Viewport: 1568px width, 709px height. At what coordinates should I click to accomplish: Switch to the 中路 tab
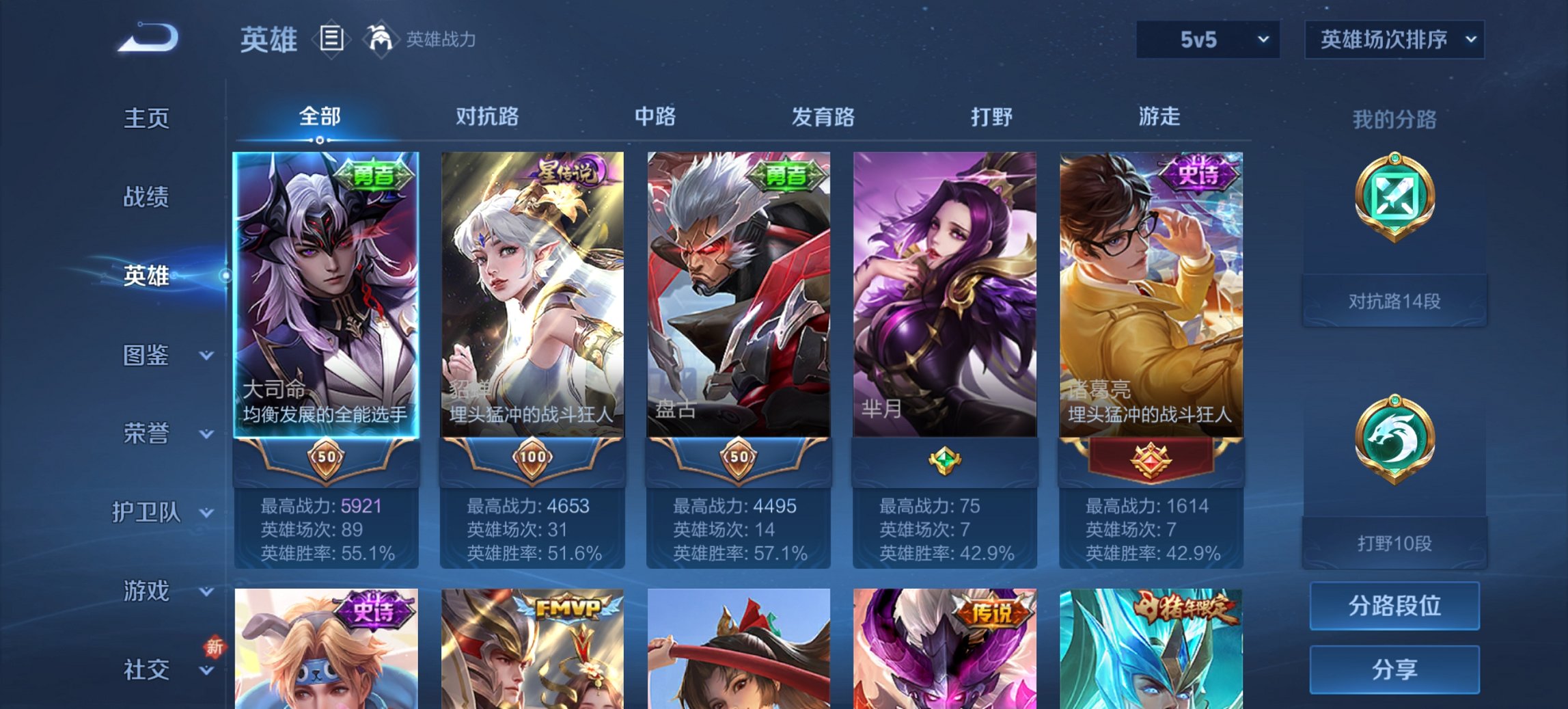(654, 118)
